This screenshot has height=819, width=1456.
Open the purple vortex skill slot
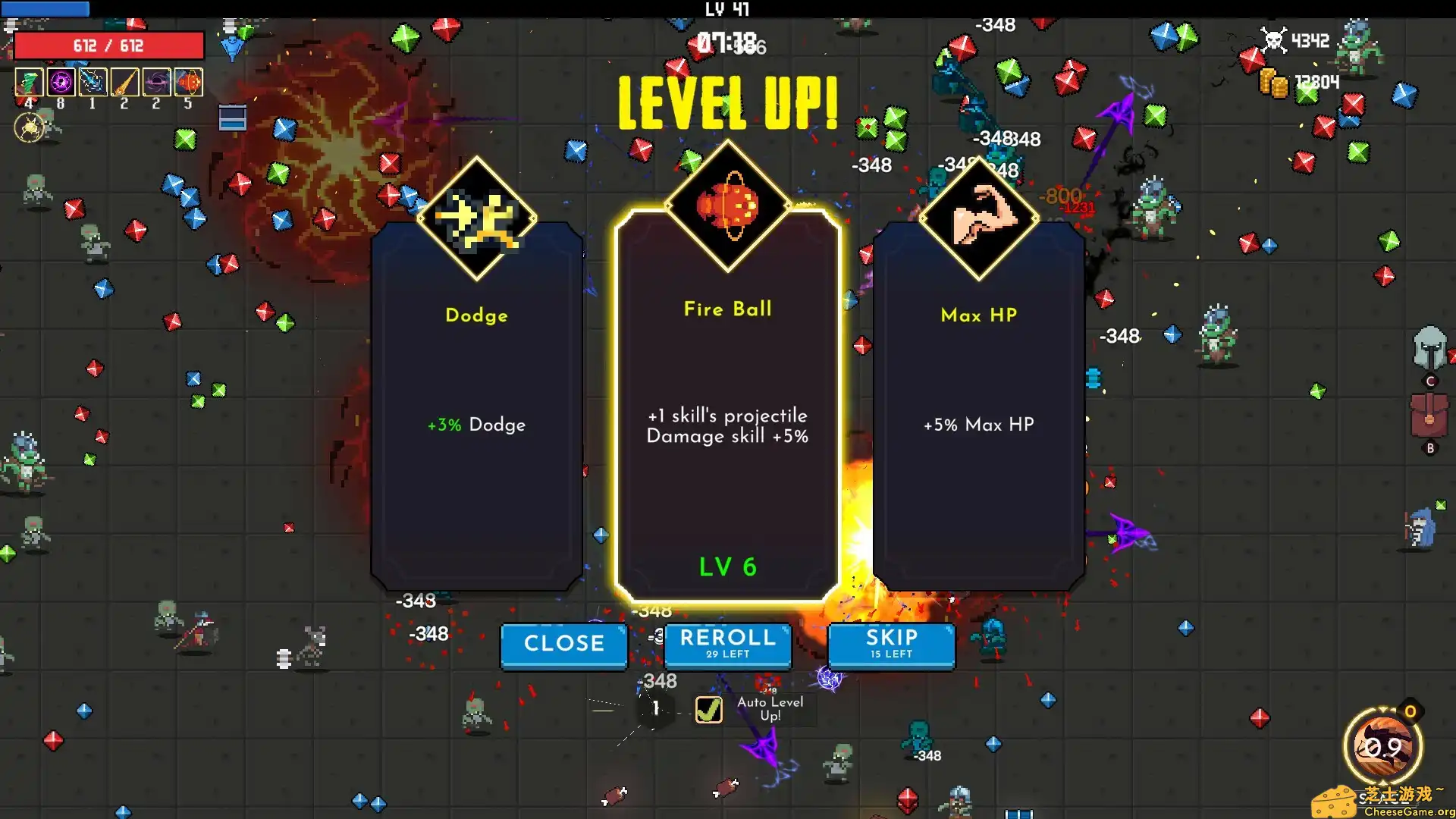(61, 82)
